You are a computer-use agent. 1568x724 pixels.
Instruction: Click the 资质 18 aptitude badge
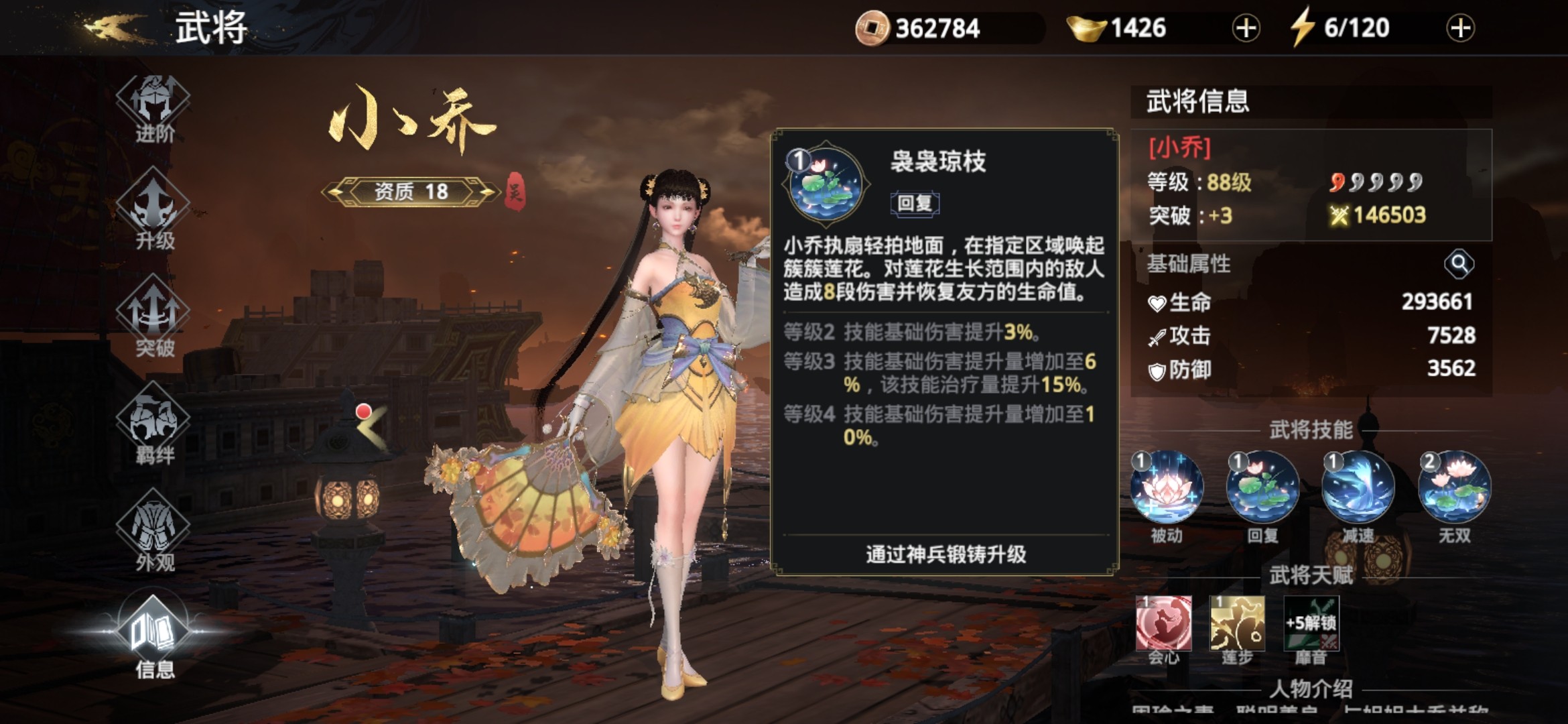(x=411, y=192)
